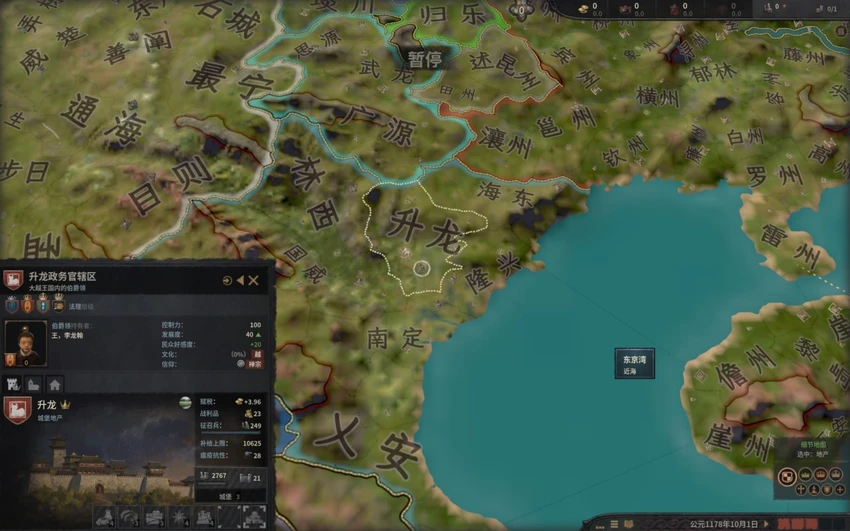Click the 越 culture button
Image resolution: width=850 pixels, height=531 pixels.
point(257,354)
